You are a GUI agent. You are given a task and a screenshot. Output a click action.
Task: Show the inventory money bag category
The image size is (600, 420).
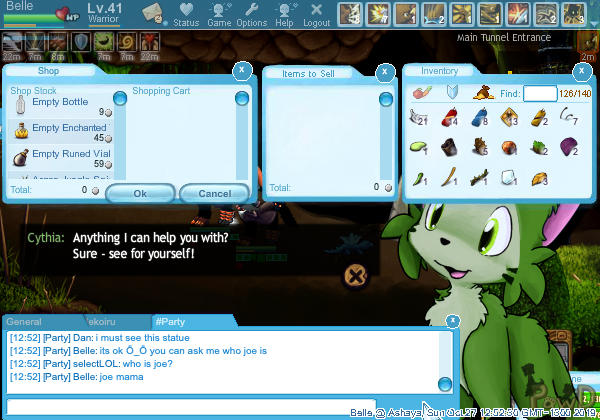482,93
